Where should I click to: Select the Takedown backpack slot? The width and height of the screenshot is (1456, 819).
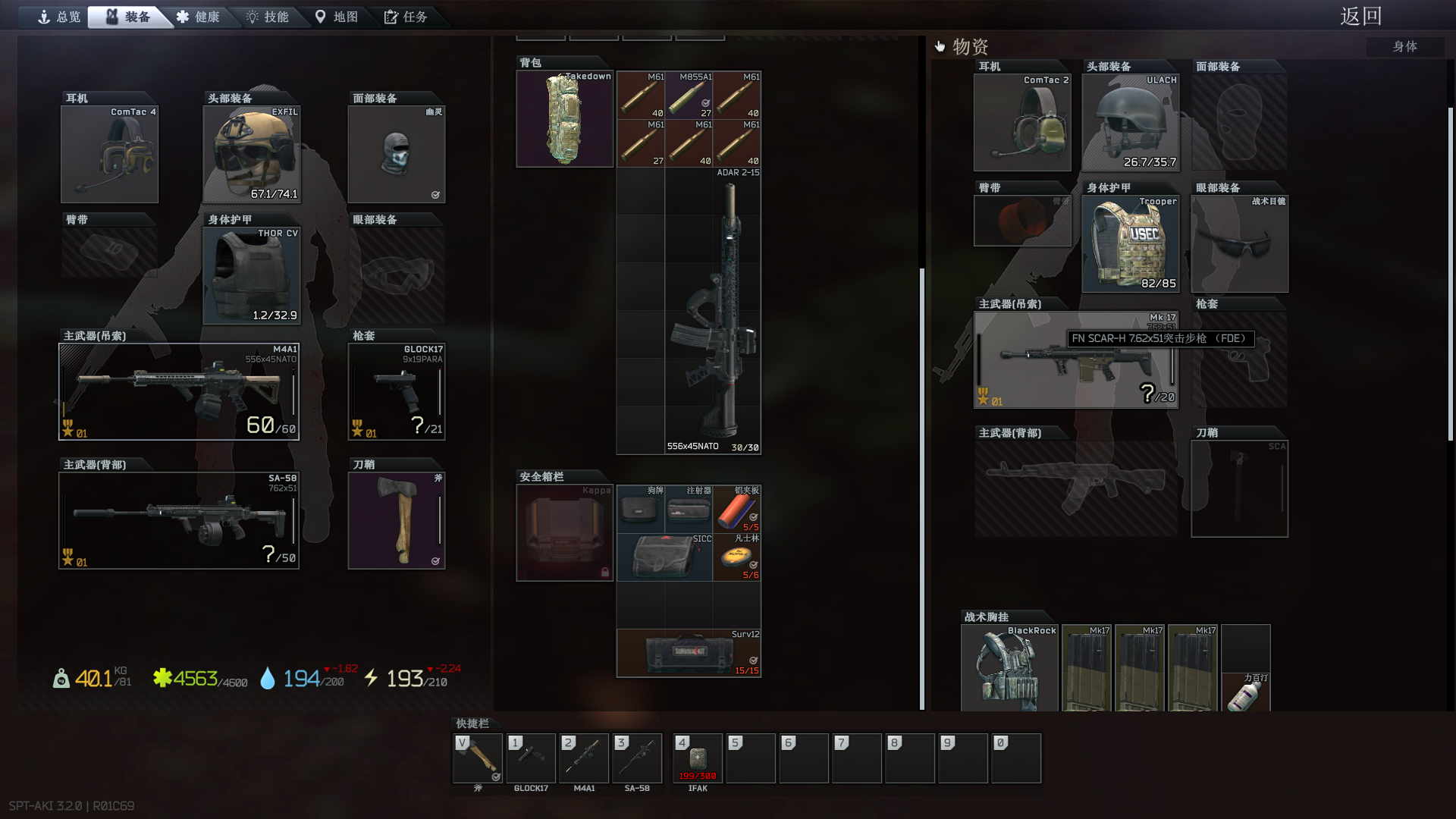tap(564, 119)
